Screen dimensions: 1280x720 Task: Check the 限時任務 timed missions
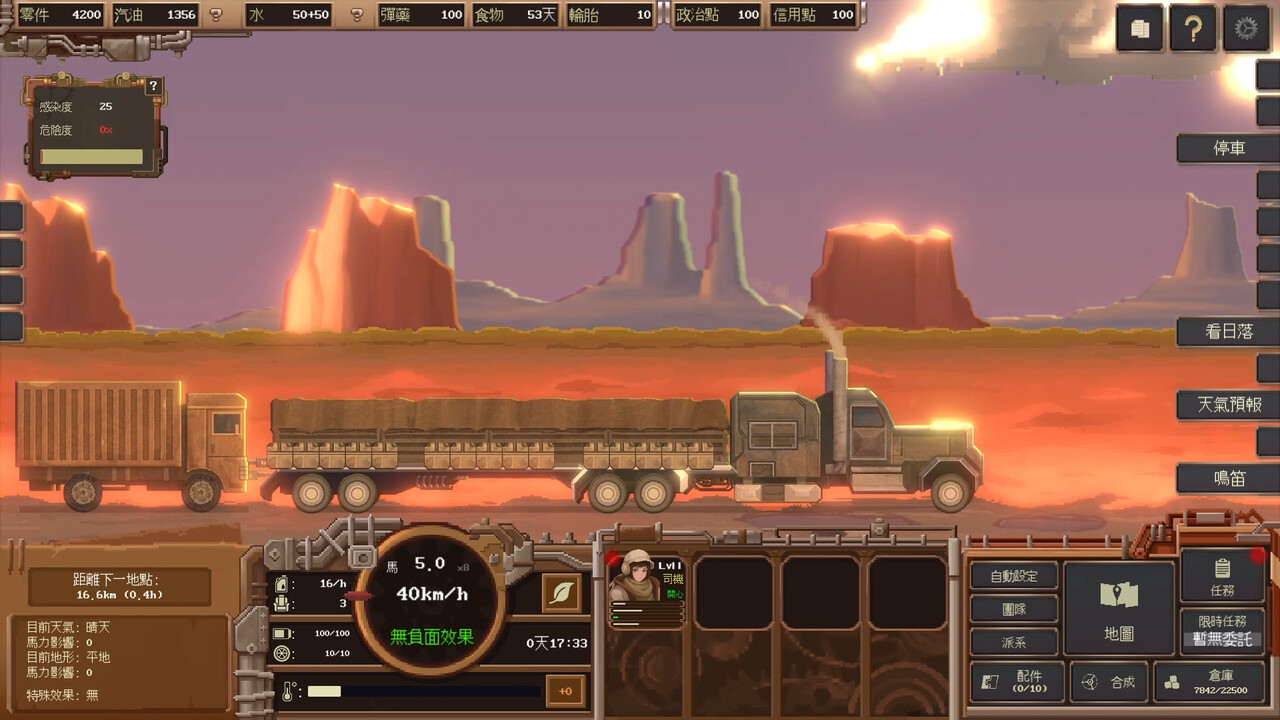pyautogui.click(x=1222, y=630)
